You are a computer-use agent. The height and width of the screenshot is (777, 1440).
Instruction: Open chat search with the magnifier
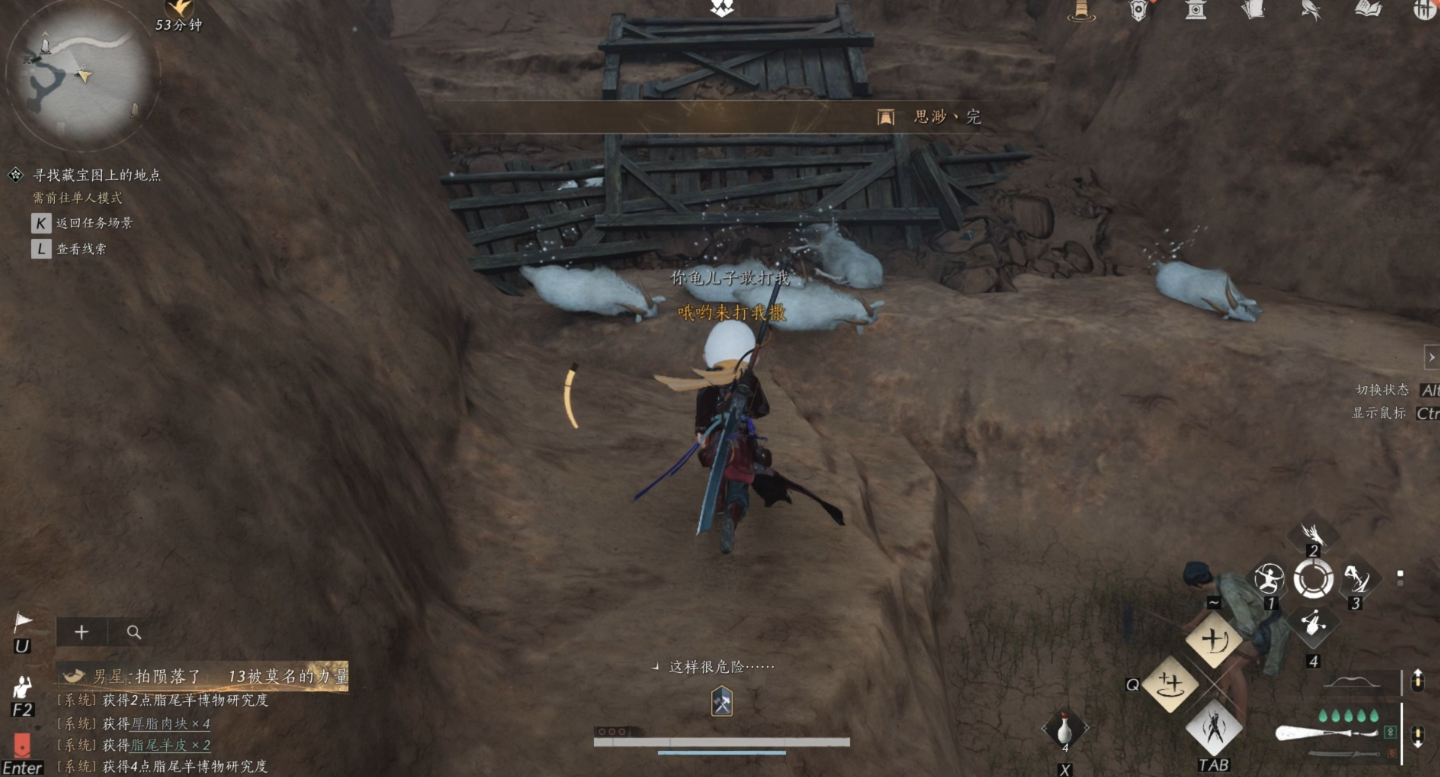coord(133,632)
